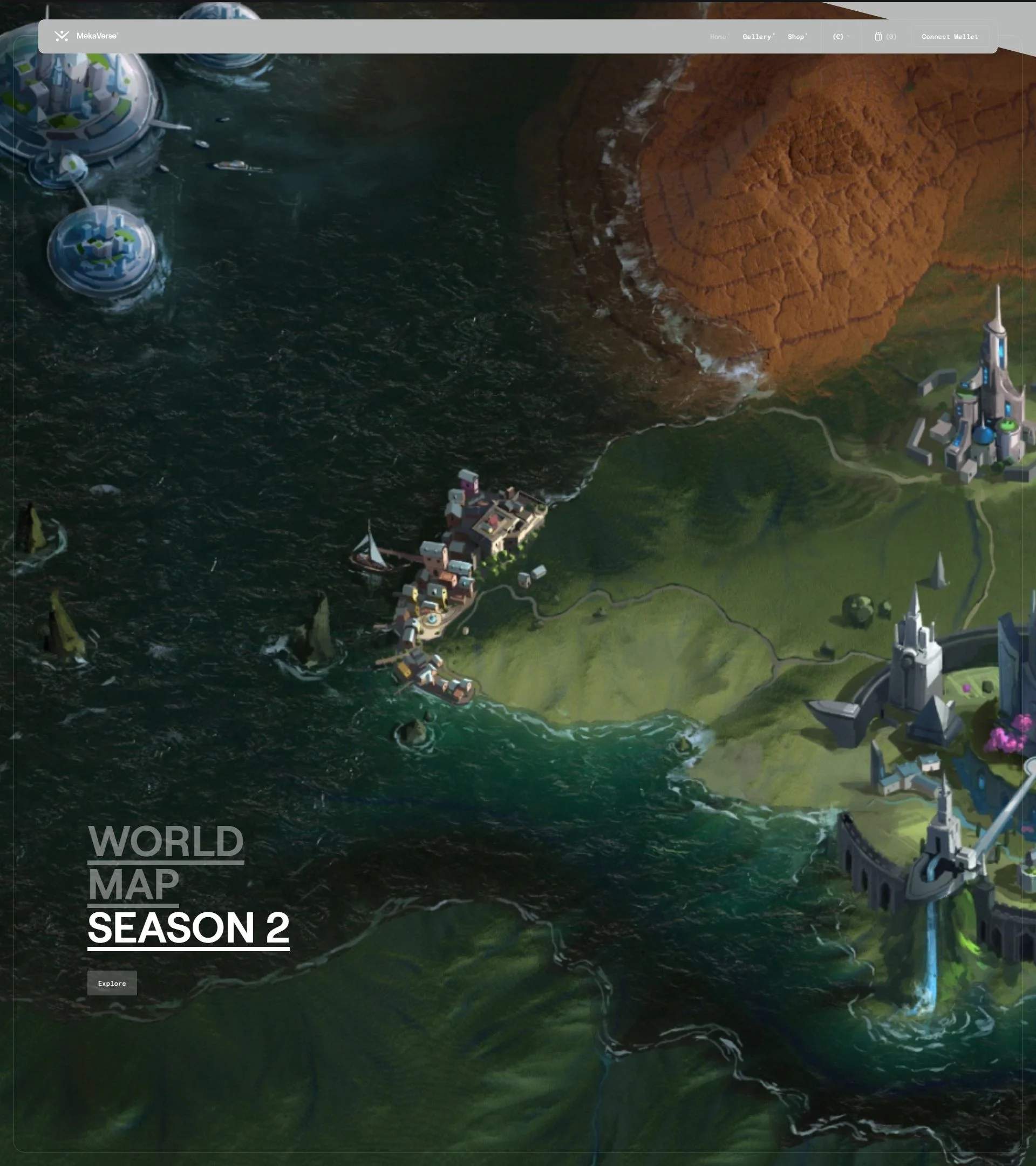Expand the euro currency dropdown
Screen dimensions: 1036x1166
[841, 37]
